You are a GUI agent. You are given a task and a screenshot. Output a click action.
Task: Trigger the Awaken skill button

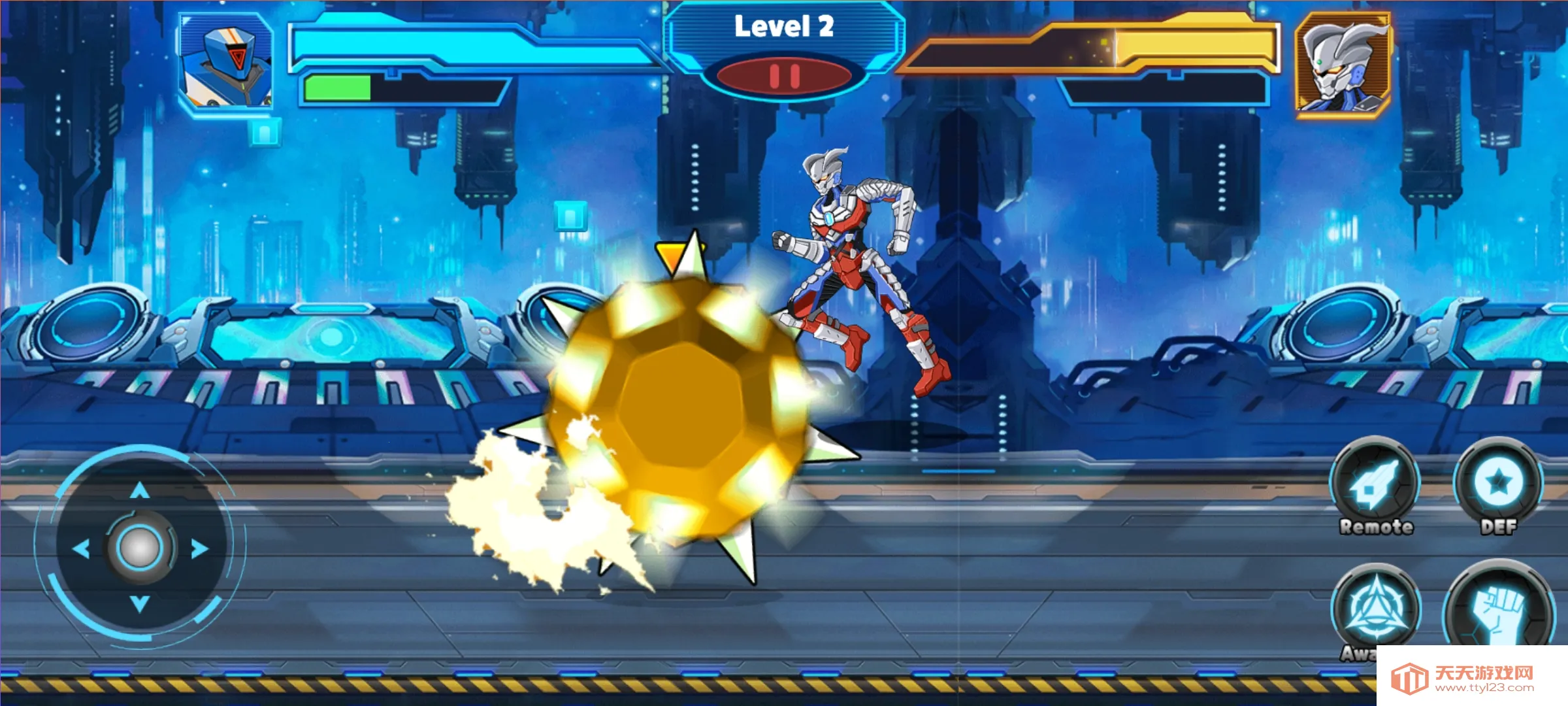1376,609
